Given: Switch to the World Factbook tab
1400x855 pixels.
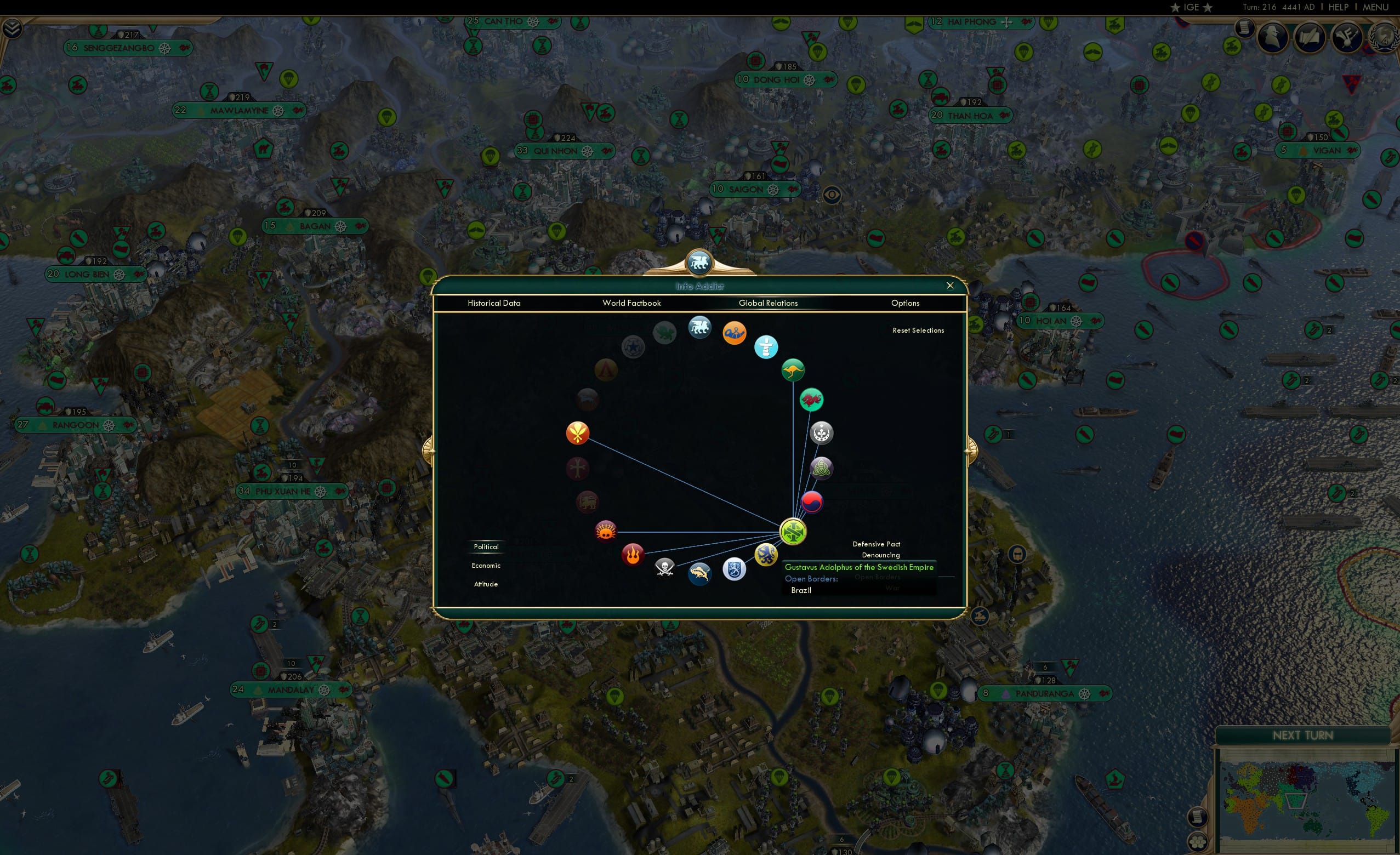Looking at the screenshot, I should pyautogui.click(x=631, y=304).
